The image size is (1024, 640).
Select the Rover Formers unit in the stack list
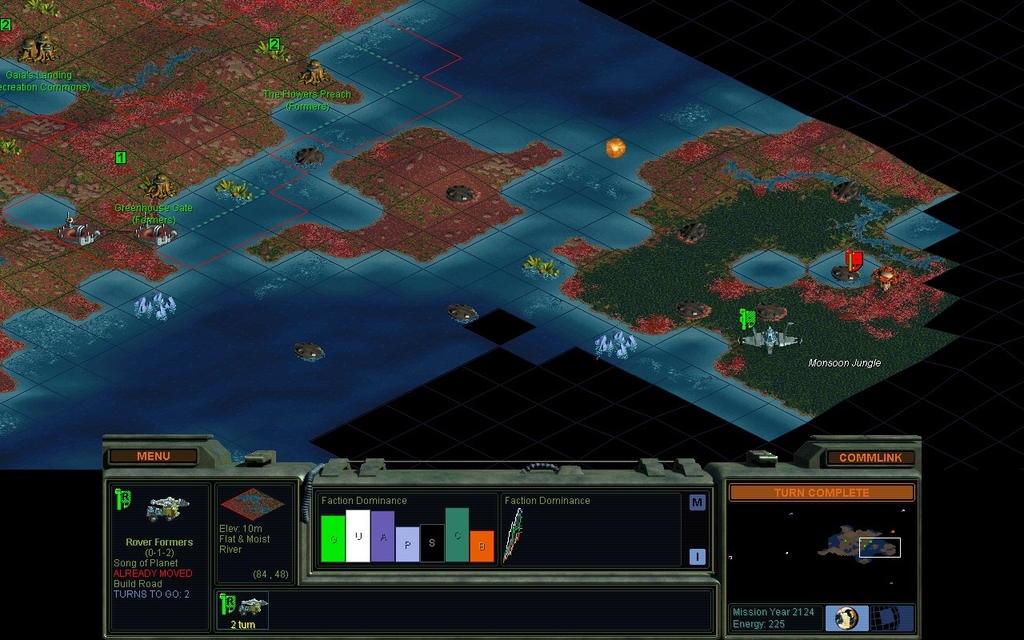click(243, 608)
